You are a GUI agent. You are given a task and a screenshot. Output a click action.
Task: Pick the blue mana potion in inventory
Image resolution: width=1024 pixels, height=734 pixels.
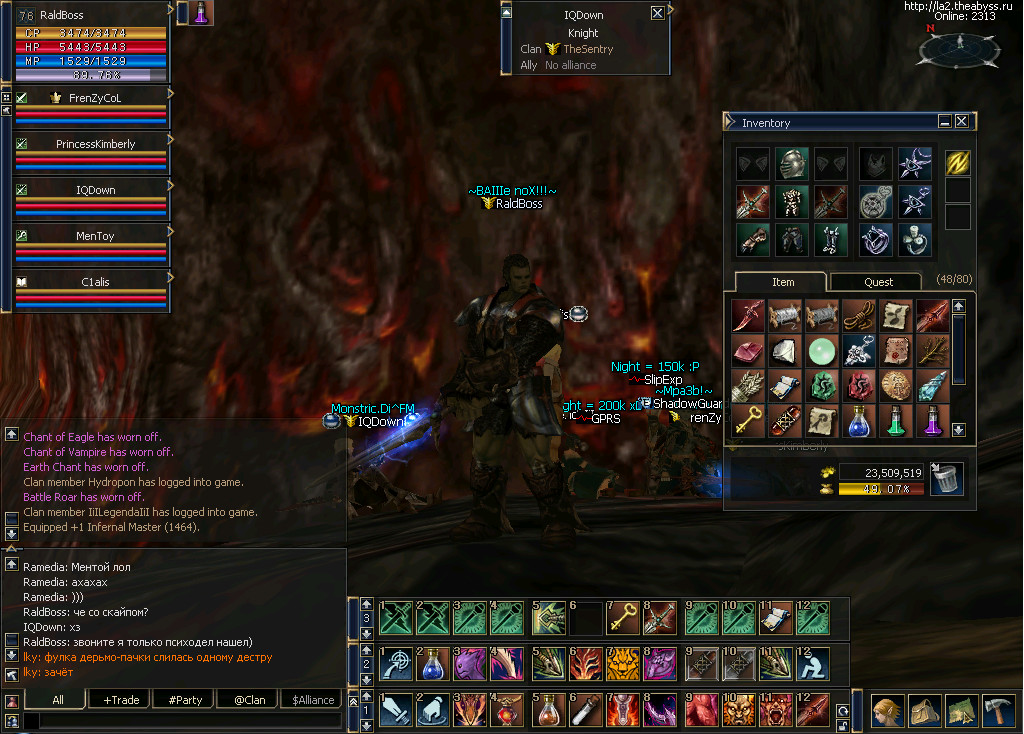tap(858, 421)
